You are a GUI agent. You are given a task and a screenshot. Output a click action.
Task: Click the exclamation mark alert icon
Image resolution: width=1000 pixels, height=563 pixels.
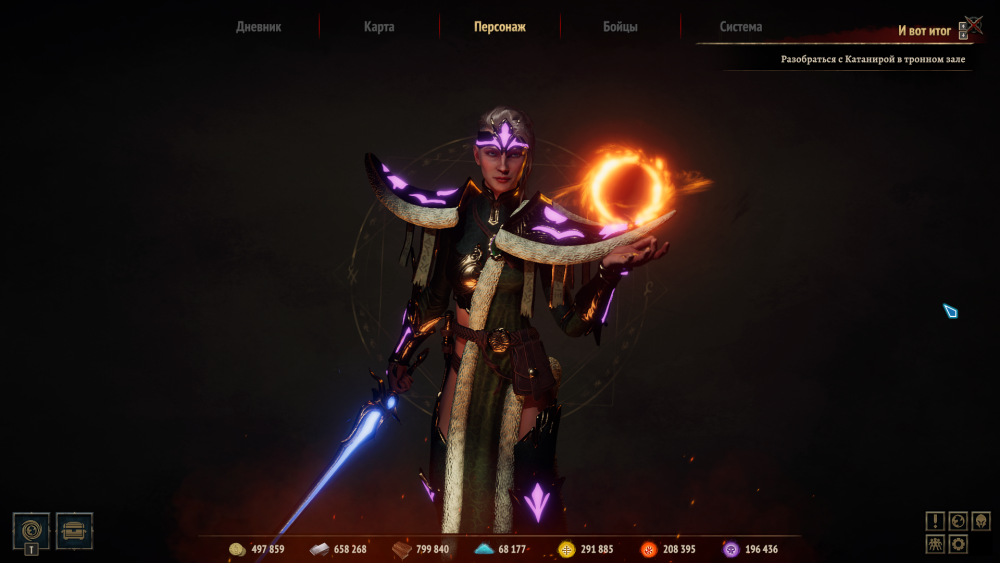point(934,521)
